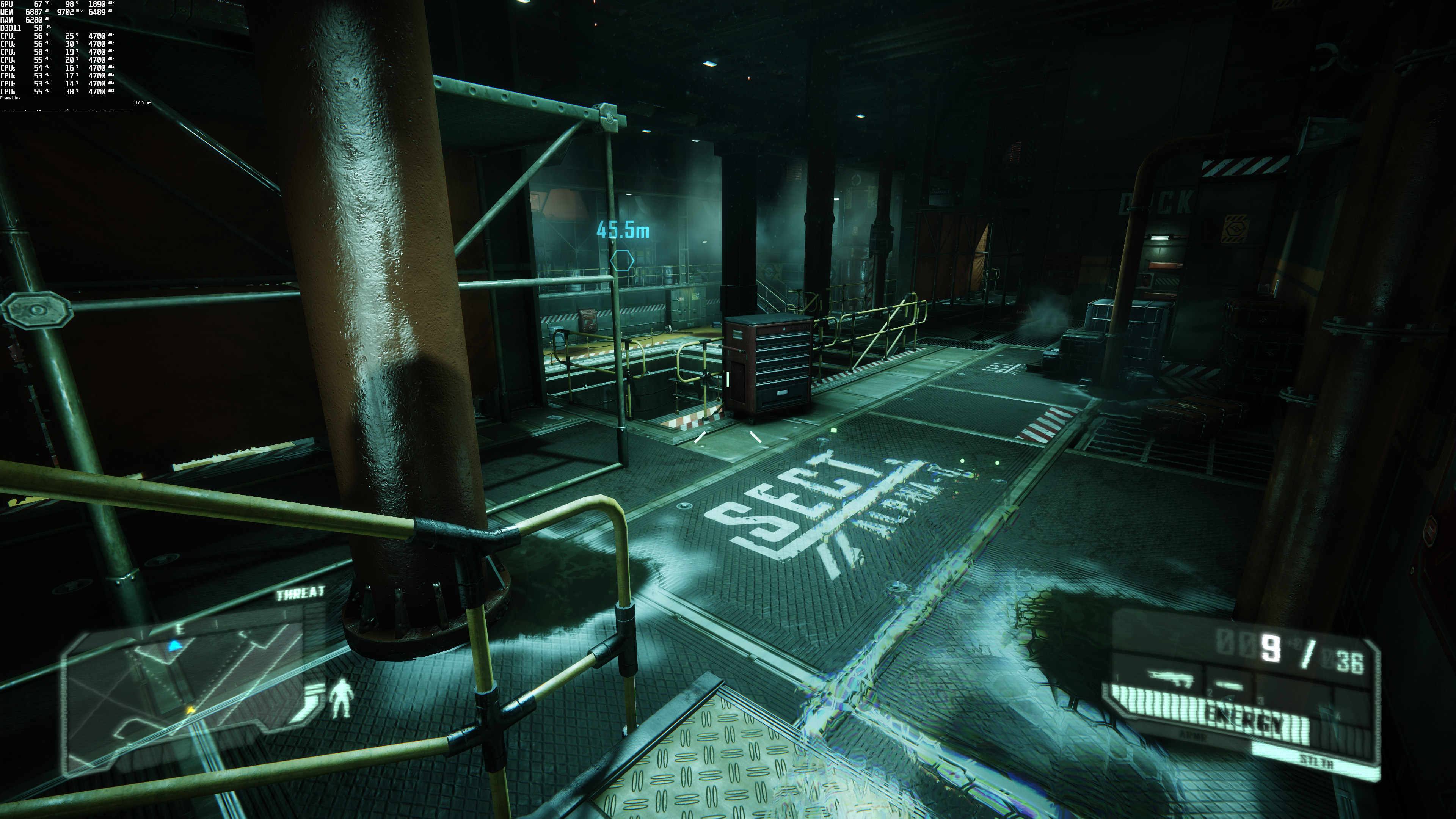
Task: Click the minimap radar panel
Action: (187, 695)
